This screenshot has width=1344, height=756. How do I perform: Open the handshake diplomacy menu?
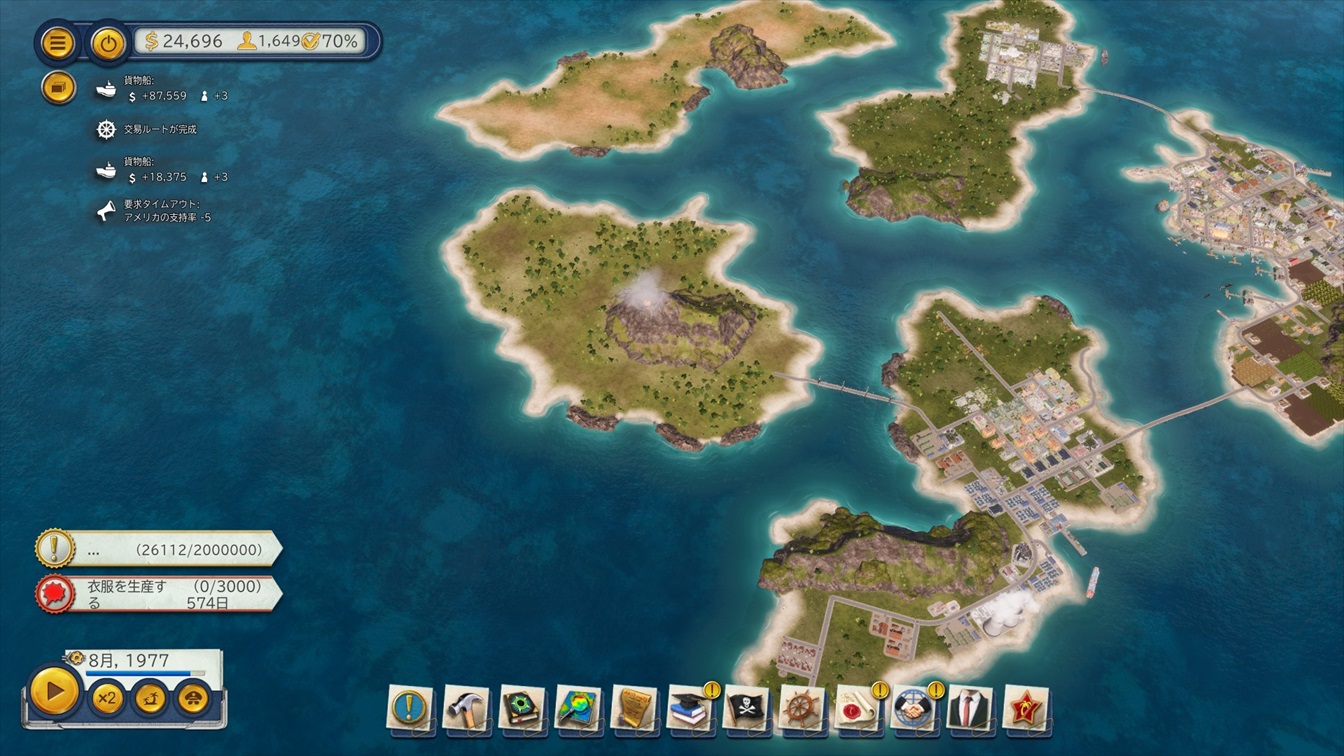(914, 707)
